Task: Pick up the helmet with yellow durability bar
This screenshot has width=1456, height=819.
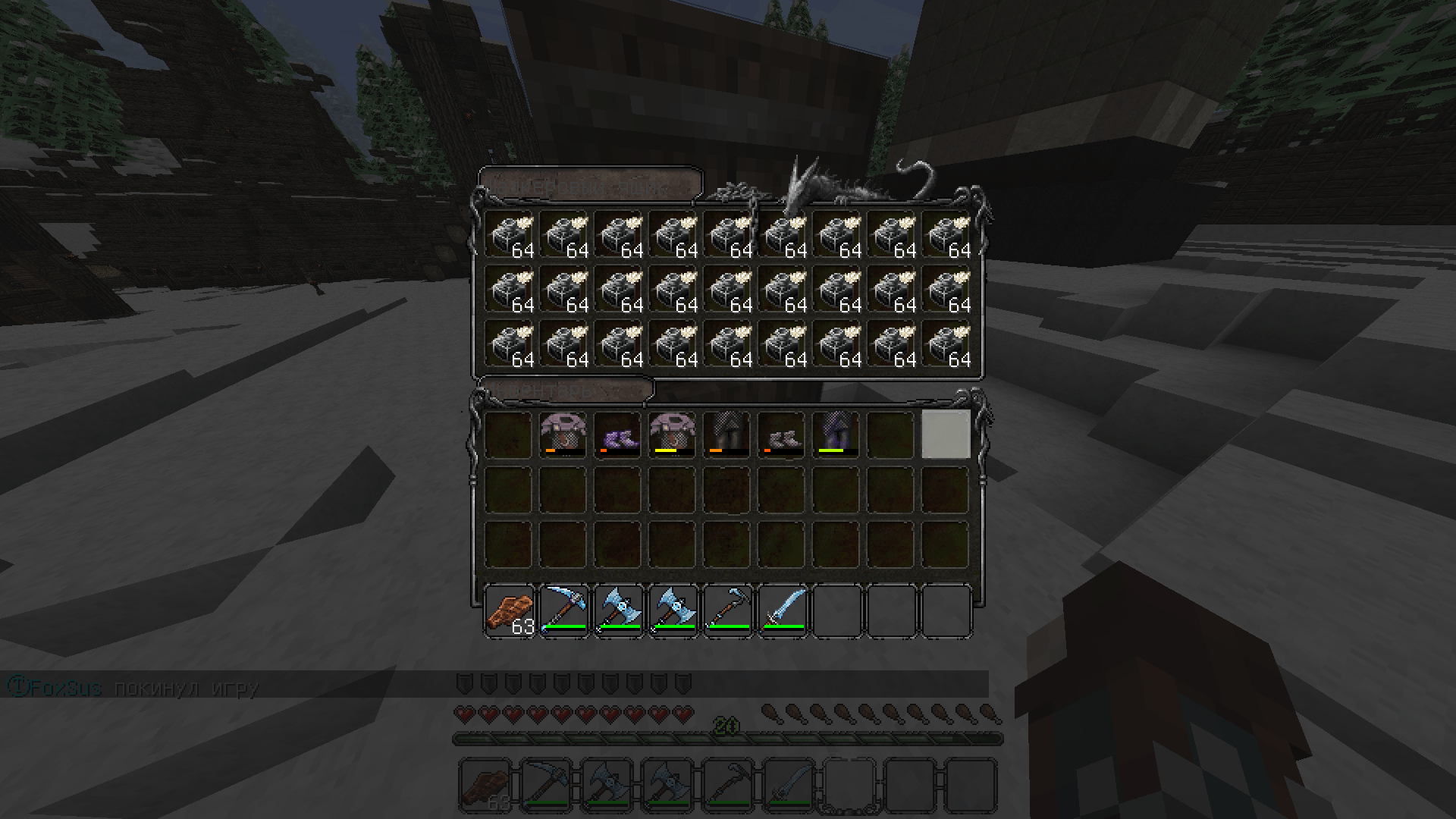Action: click(672, 435)
